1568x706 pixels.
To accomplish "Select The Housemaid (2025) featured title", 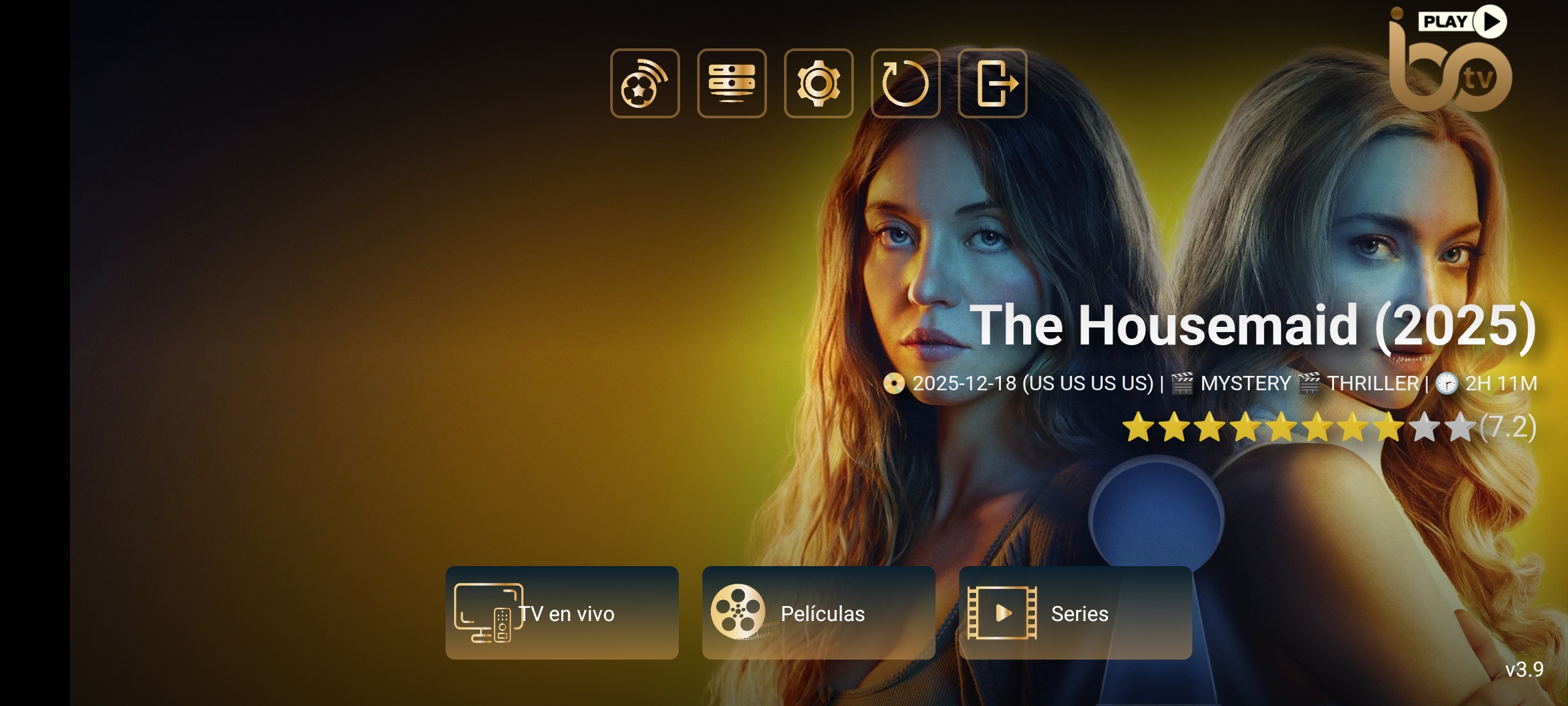I will coord(1252,326).
